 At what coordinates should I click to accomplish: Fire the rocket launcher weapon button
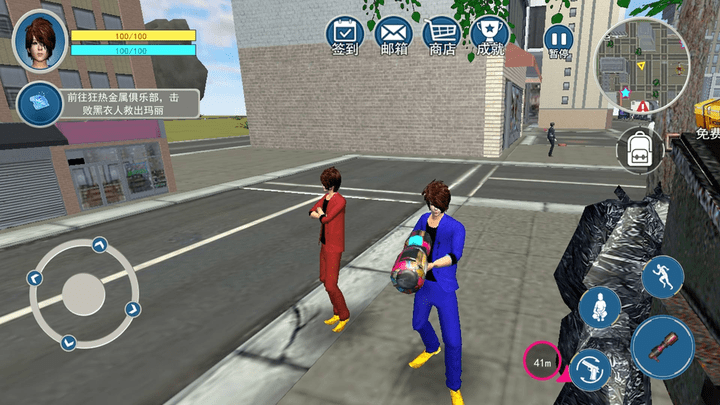(x=662, y=347)
